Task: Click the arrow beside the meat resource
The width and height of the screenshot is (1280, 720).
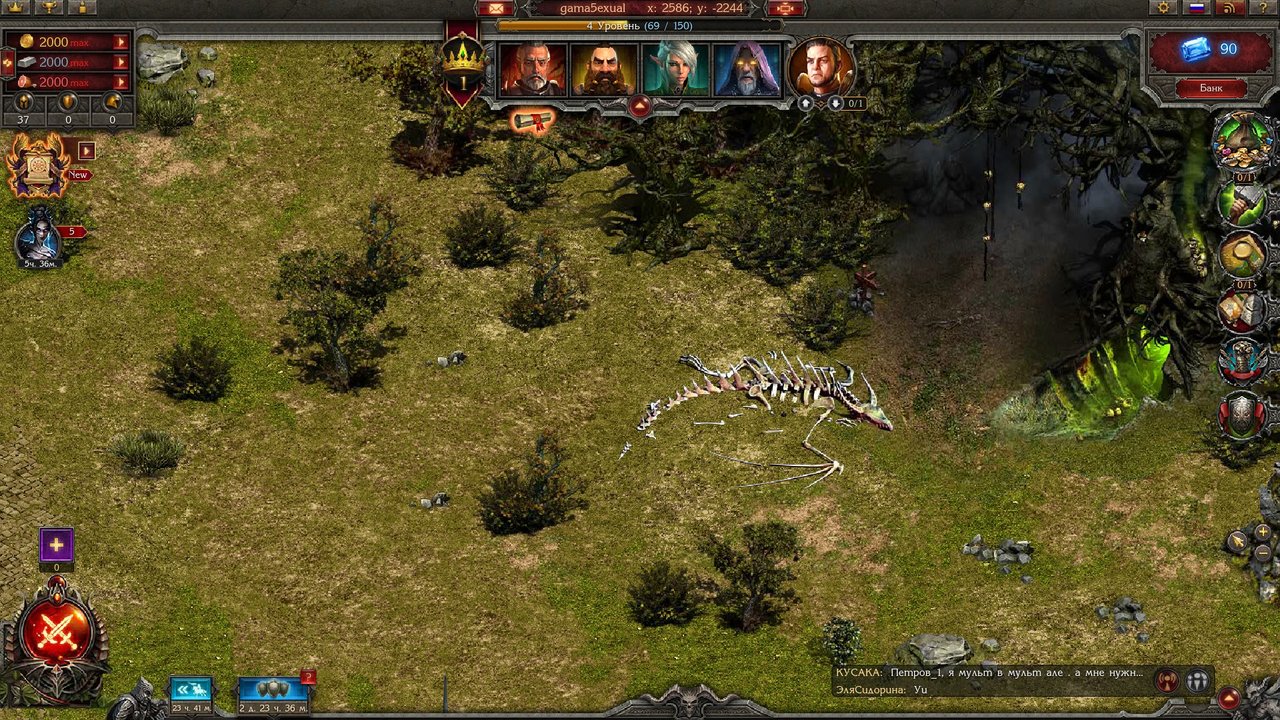Action: [121, 82]
